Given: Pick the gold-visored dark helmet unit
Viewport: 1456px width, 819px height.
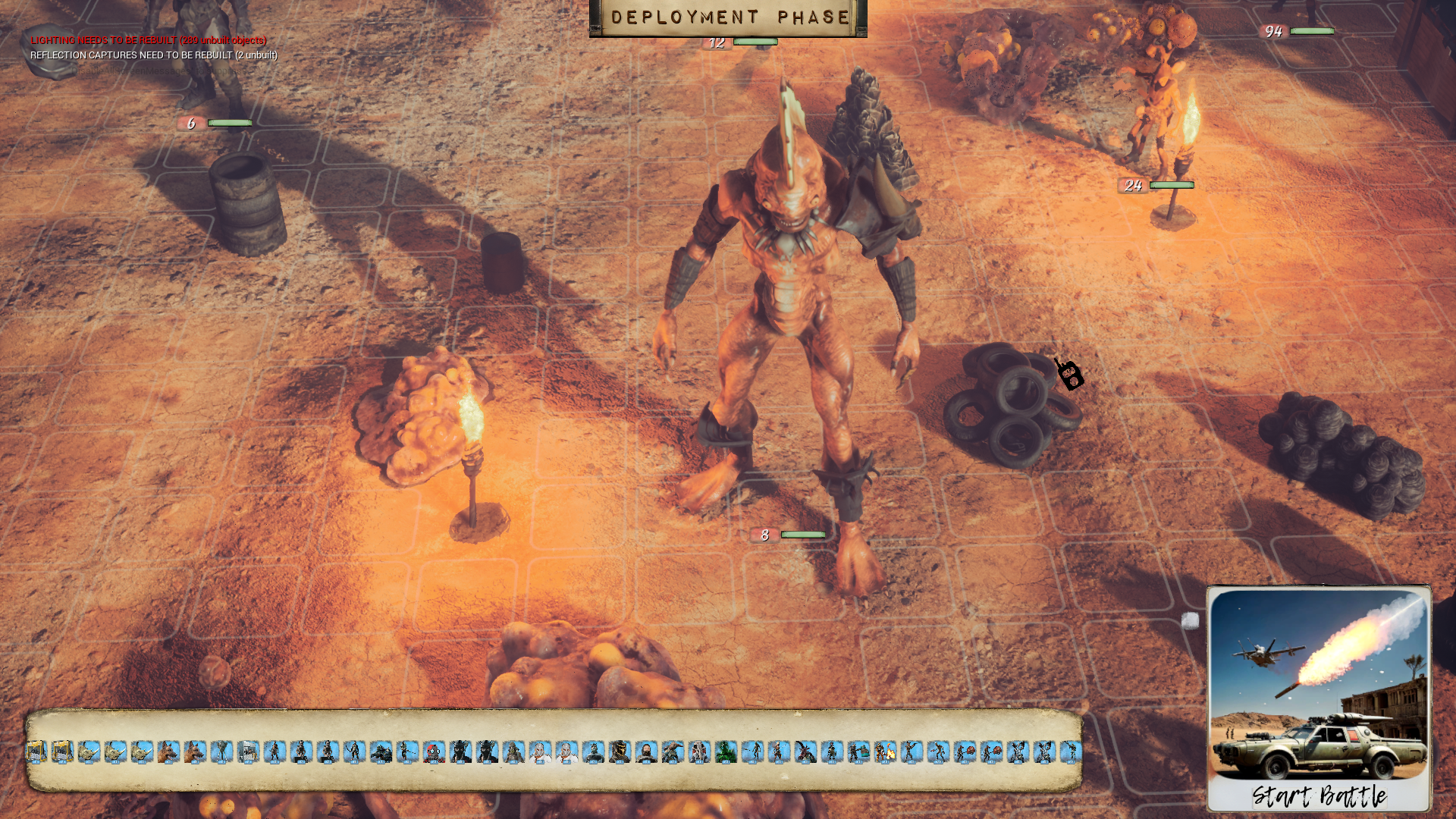Looking at the screenshot, I should (x=620, y=752).
